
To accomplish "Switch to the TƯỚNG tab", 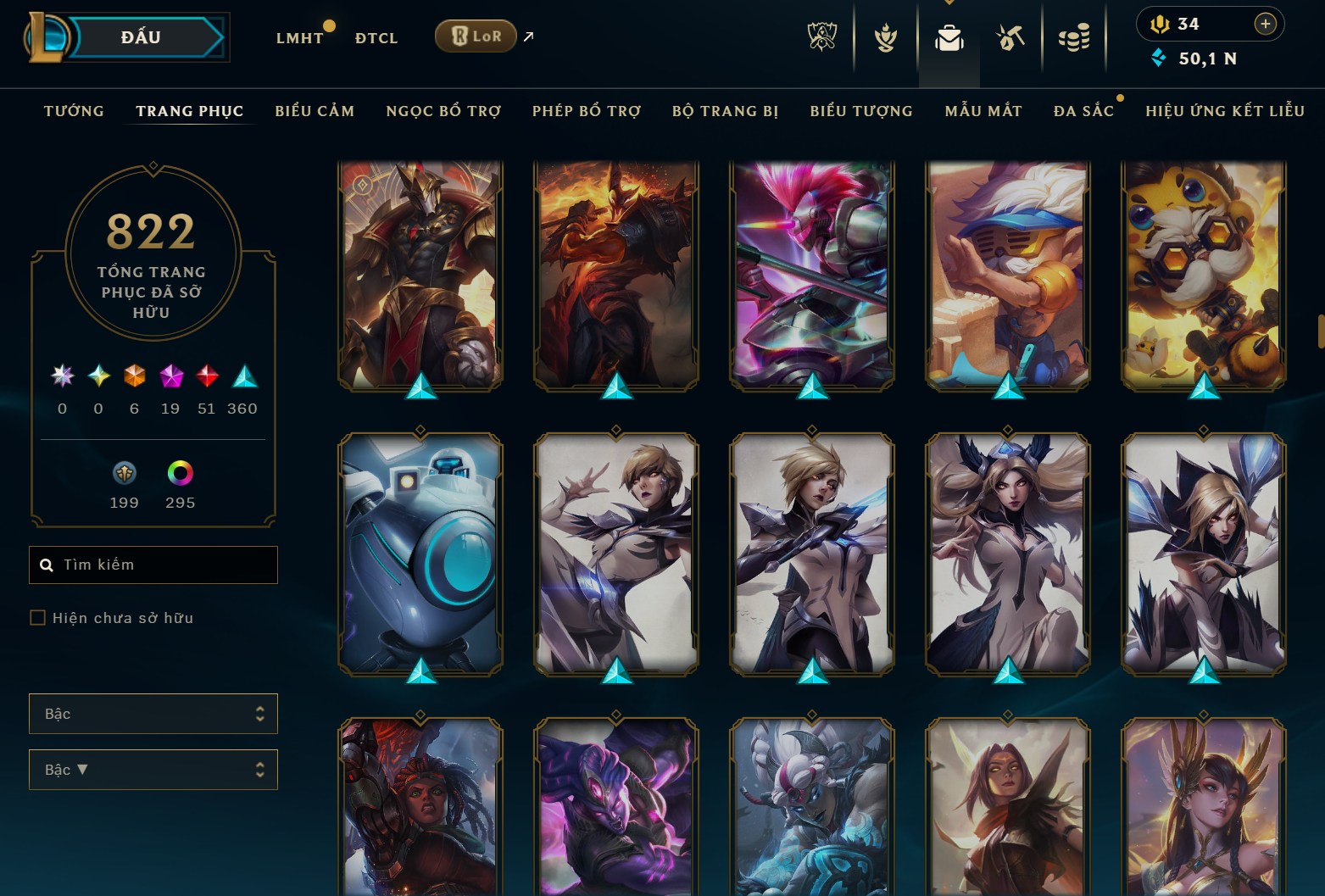I will pyautogui.click(x=74, y=111).
